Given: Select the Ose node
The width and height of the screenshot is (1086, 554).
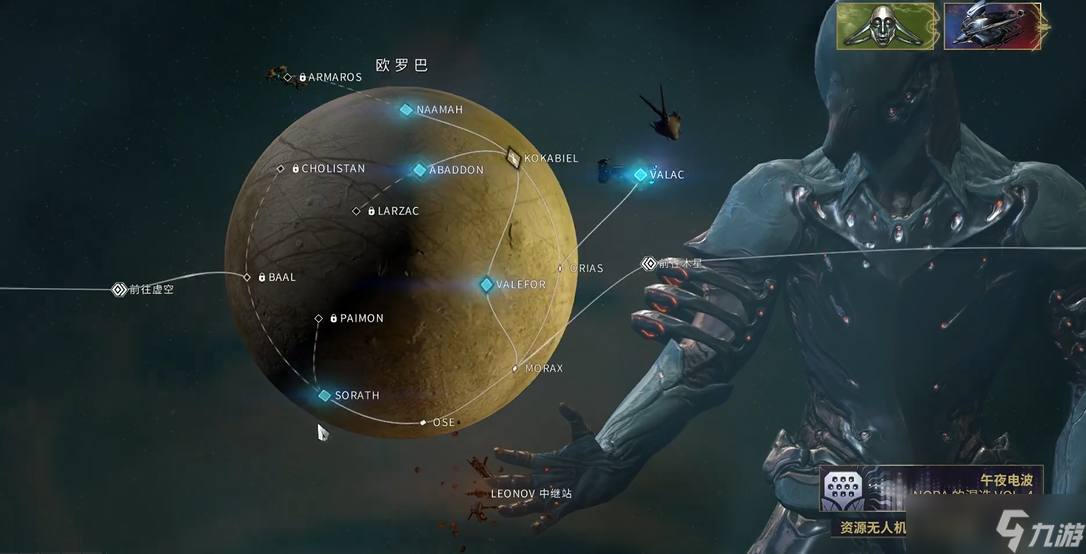Looking at the screenshot, I should [x=424, y=422].
